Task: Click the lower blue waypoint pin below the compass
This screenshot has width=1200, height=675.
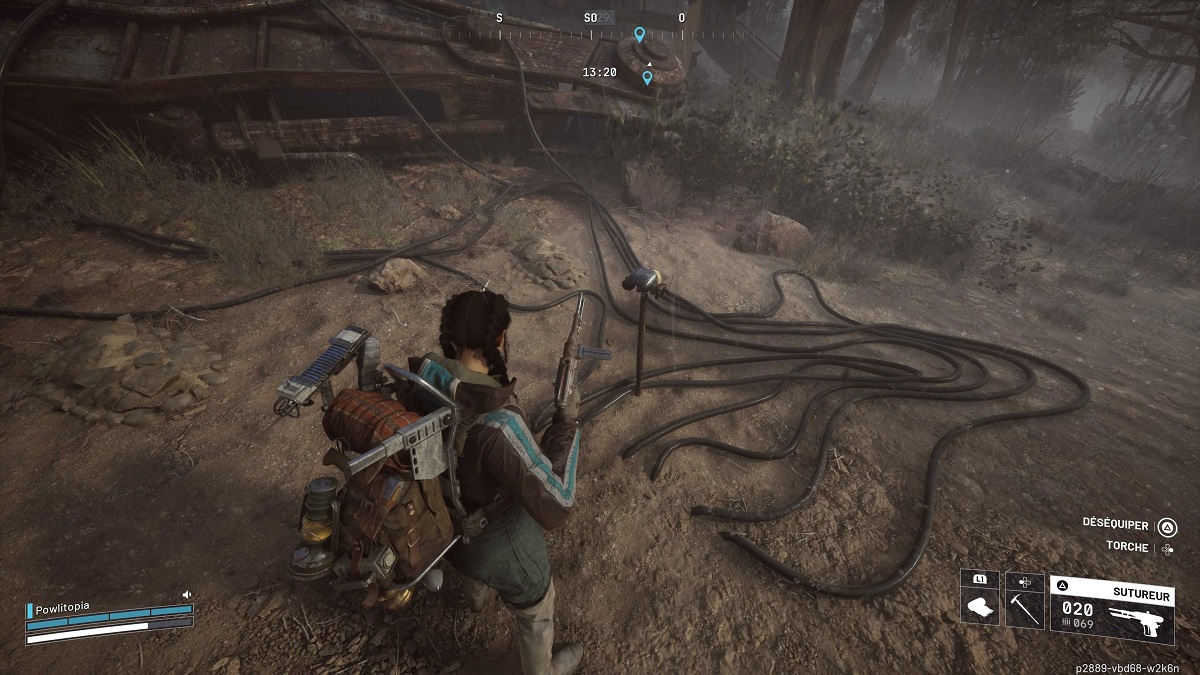Action: [647, 77]
